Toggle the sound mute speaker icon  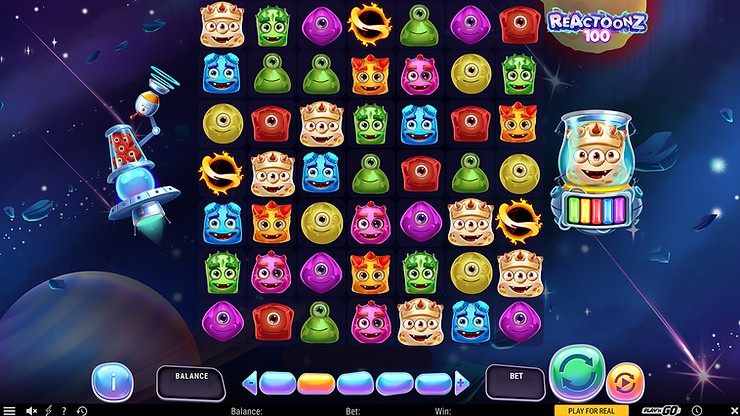tap(31, 410)
